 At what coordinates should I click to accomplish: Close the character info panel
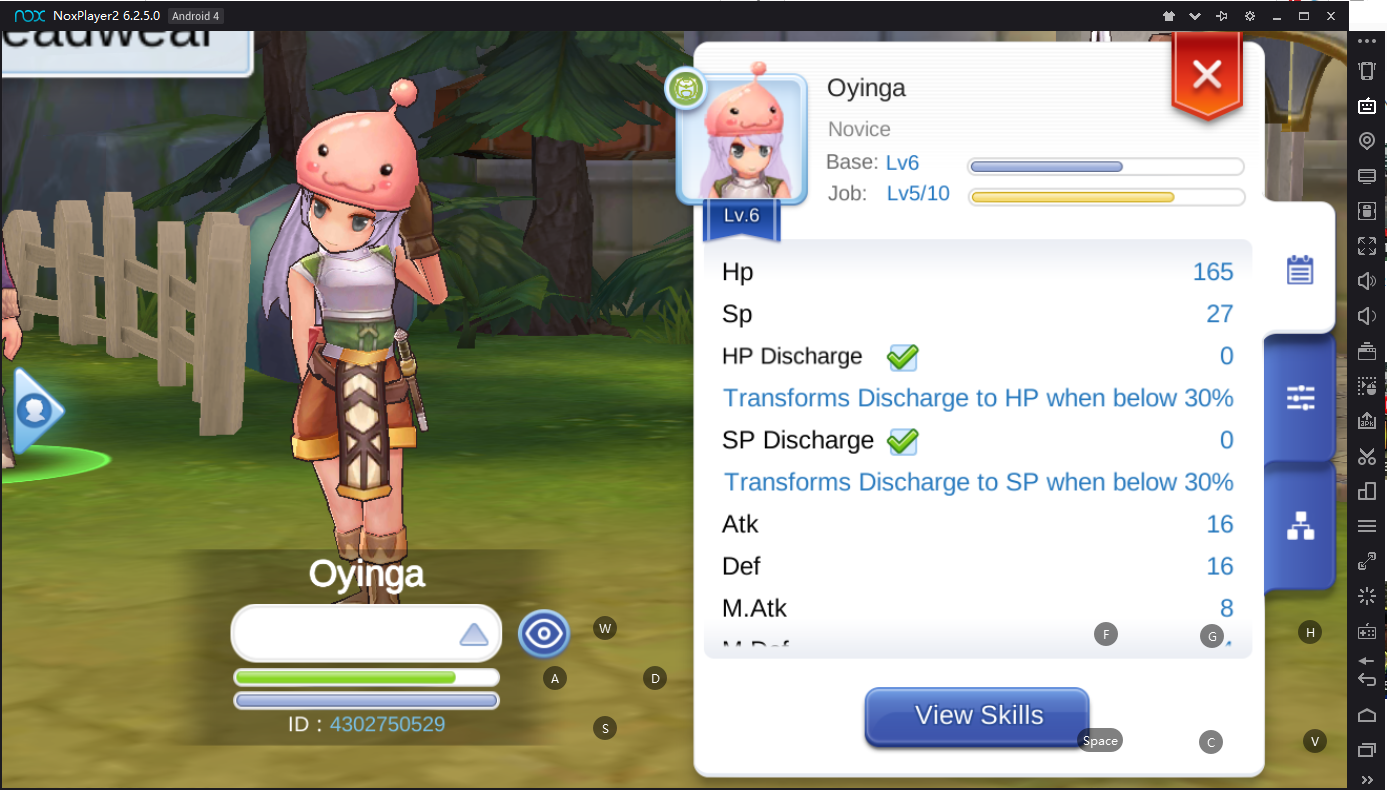point(1207,75)
